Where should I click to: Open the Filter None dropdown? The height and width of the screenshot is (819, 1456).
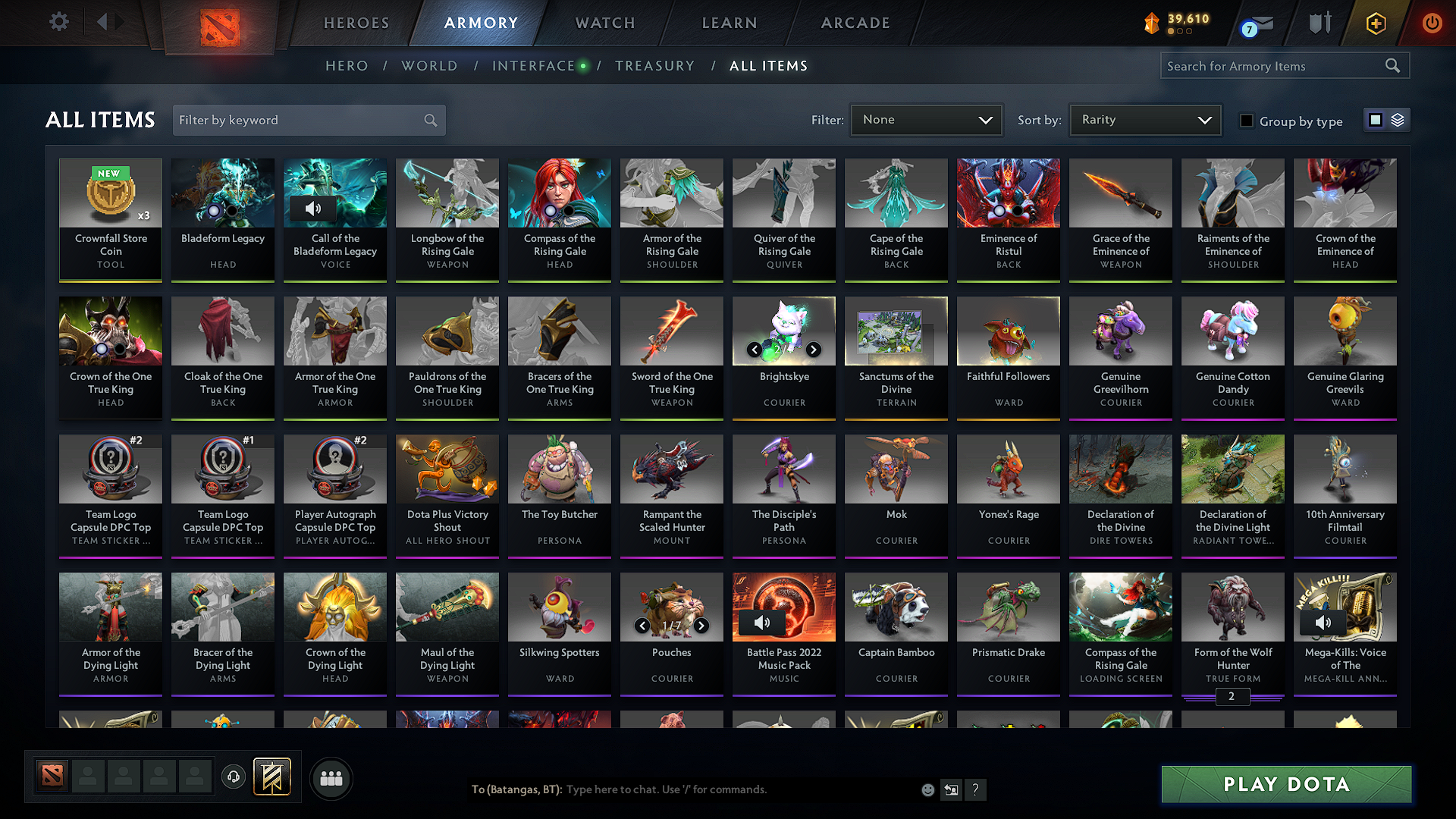925,119
